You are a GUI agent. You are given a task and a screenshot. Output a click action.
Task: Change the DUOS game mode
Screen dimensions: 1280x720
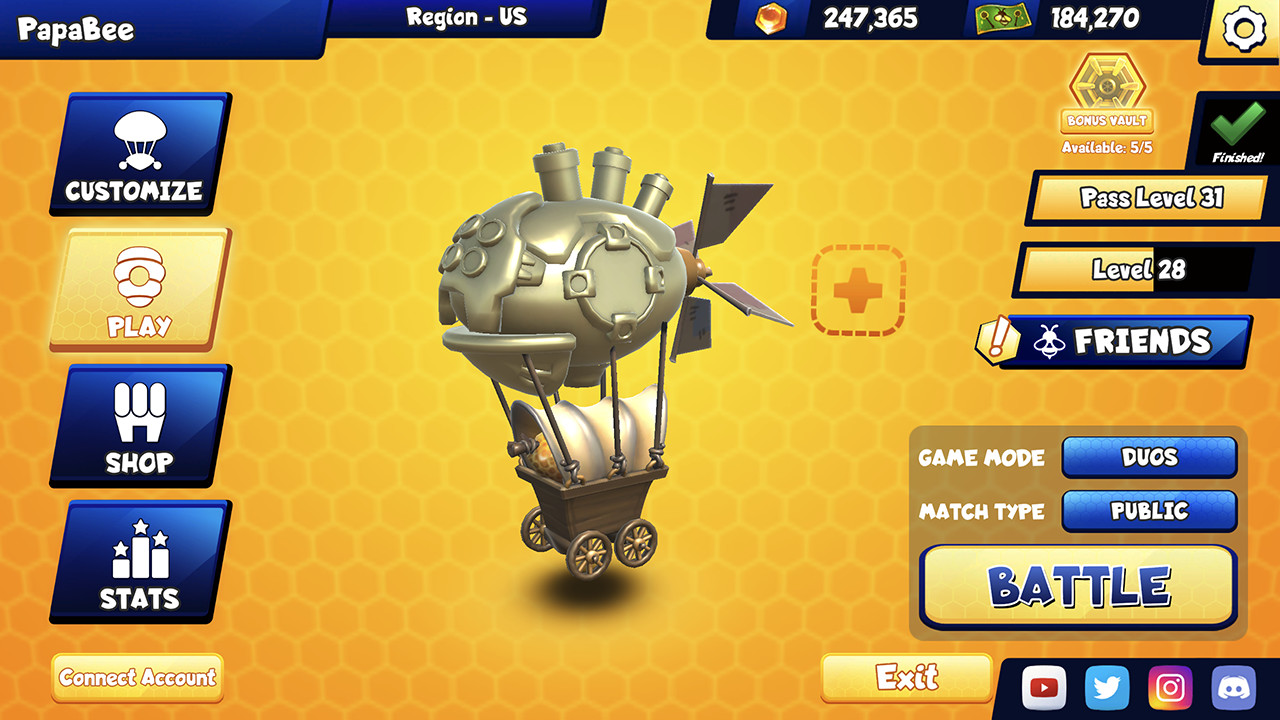[x=1149, y=457]
